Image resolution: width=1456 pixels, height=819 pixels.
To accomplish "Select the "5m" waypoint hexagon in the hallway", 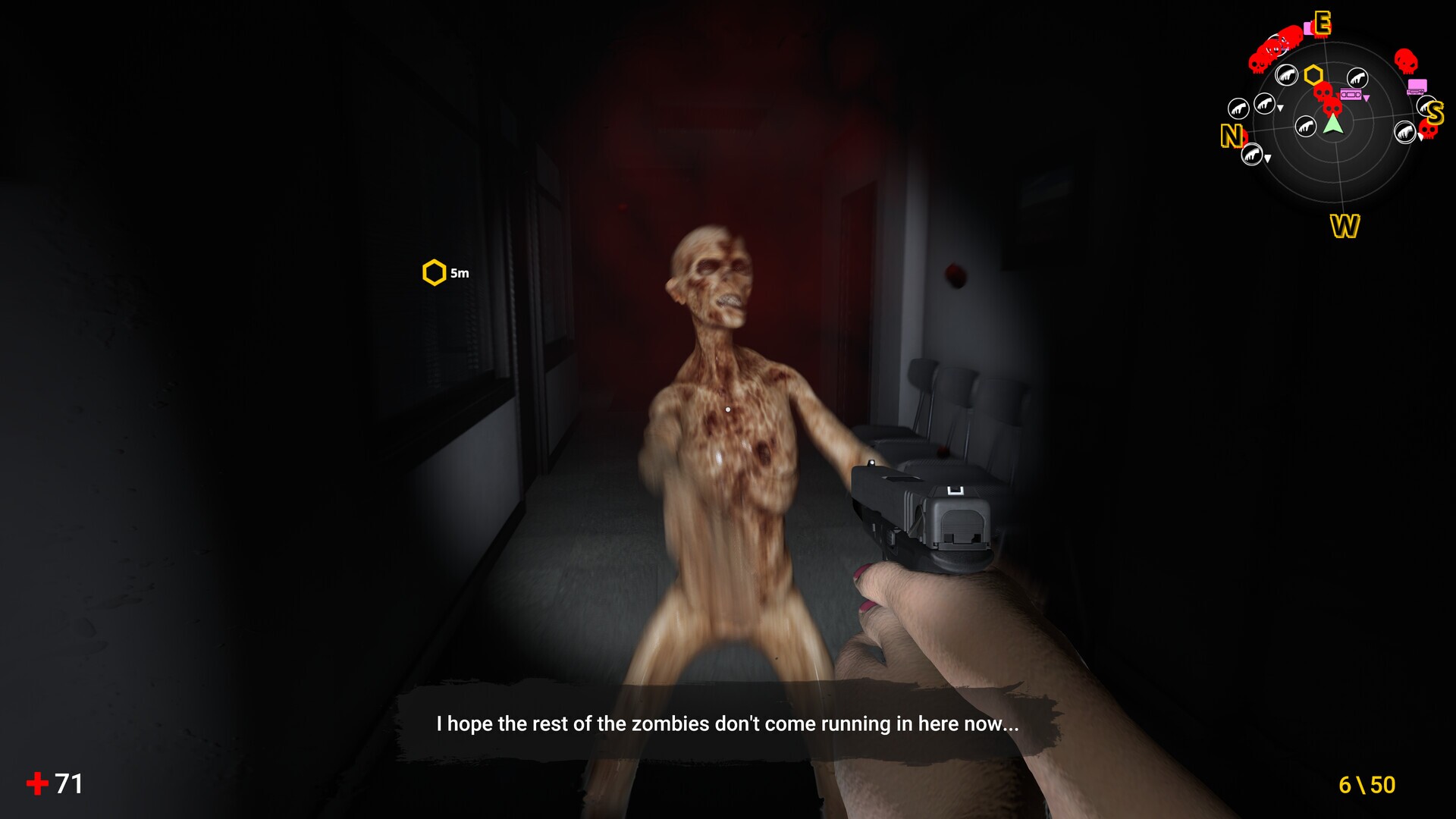I will point(435,271).
